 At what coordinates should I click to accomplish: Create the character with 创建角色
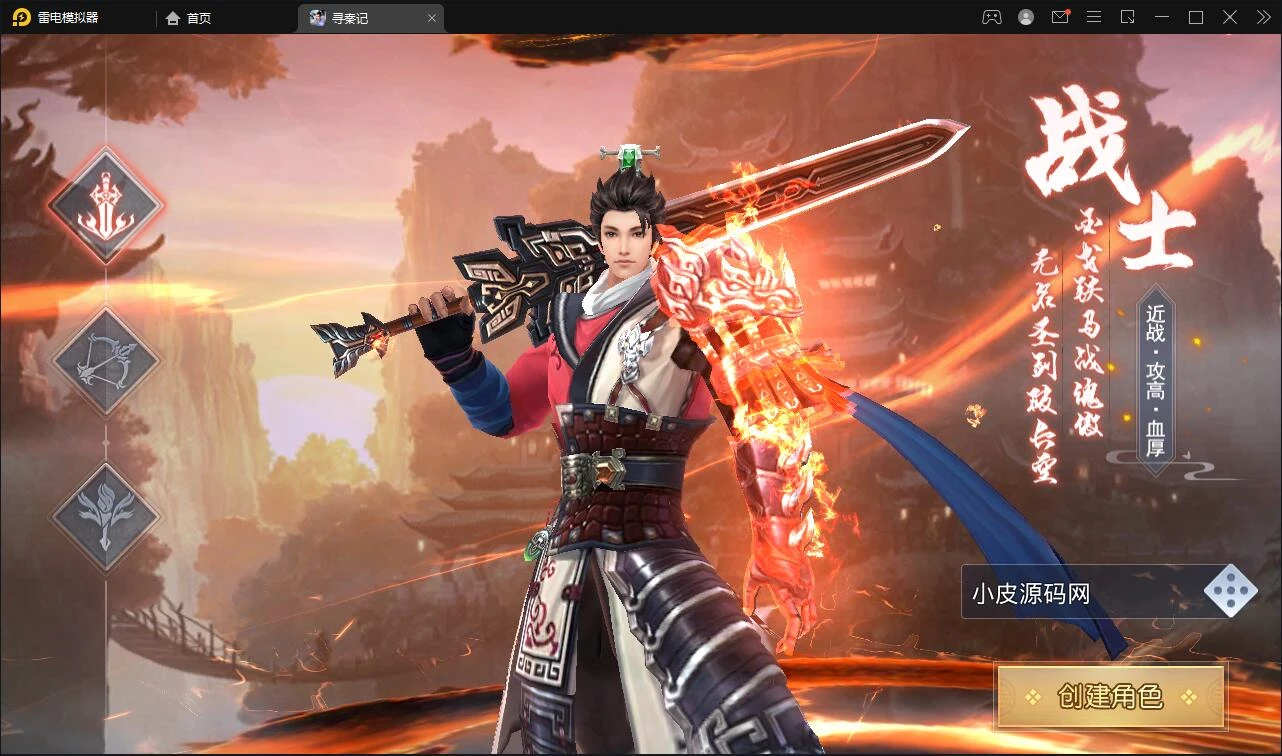coord(1110,696)
